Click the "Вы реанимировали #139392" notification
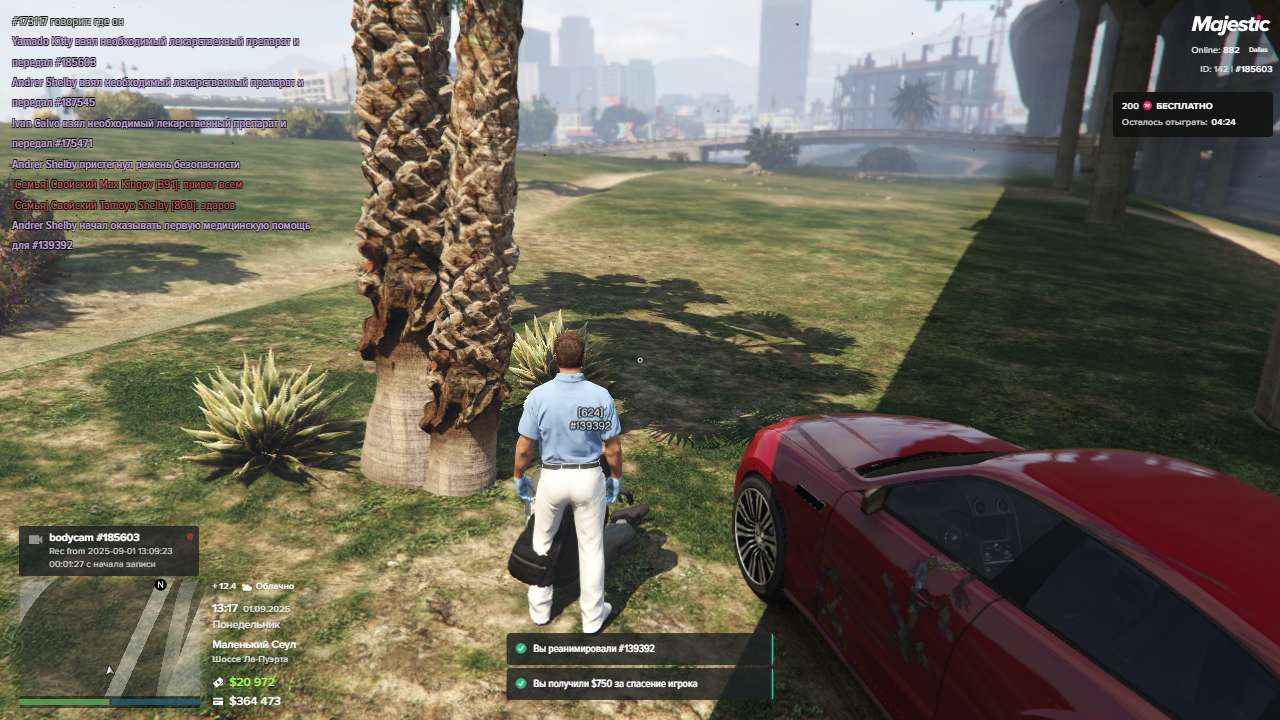The height and width of the screenshot is (720, 1280). tap(638, 649)
